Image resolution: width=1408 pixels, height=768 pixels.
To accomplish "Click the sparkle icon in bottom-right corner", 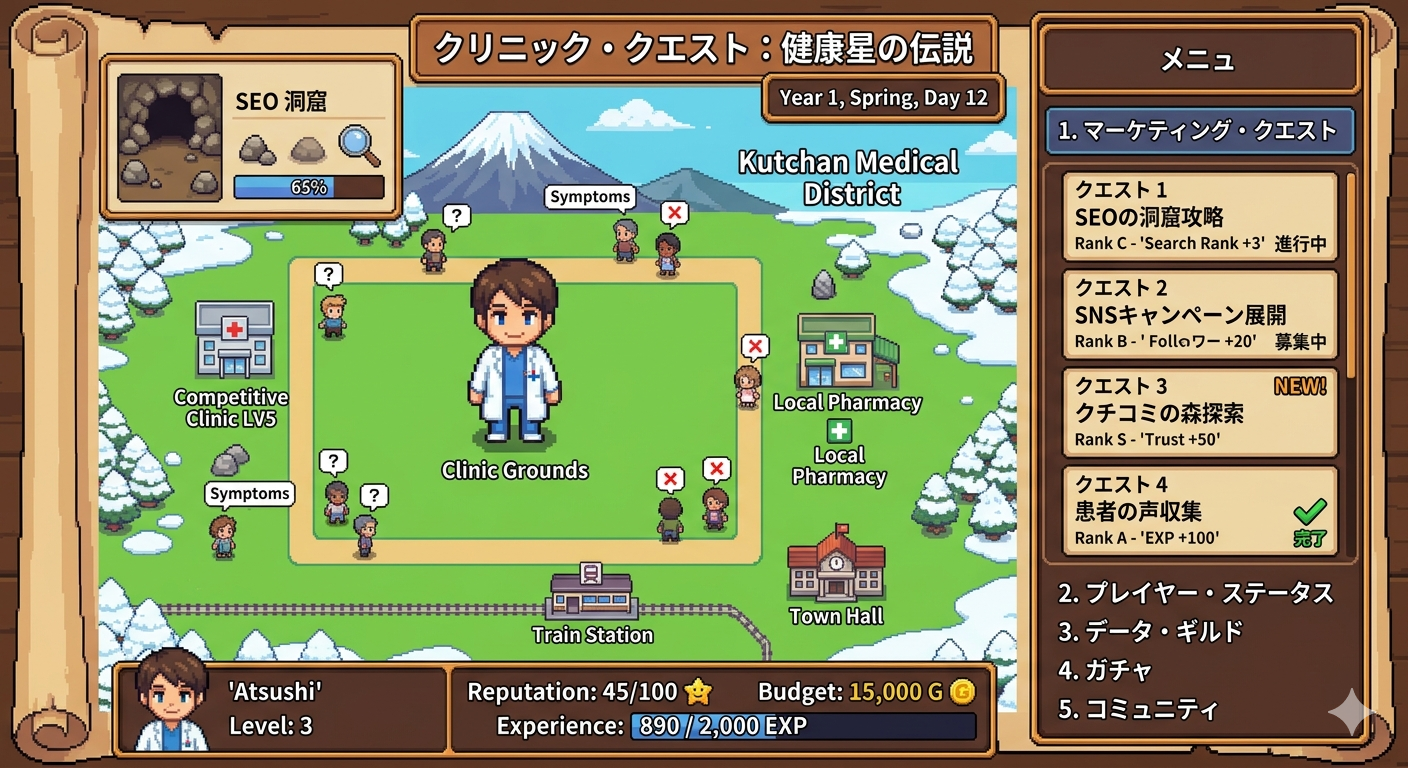I will tap(1352, 712).
